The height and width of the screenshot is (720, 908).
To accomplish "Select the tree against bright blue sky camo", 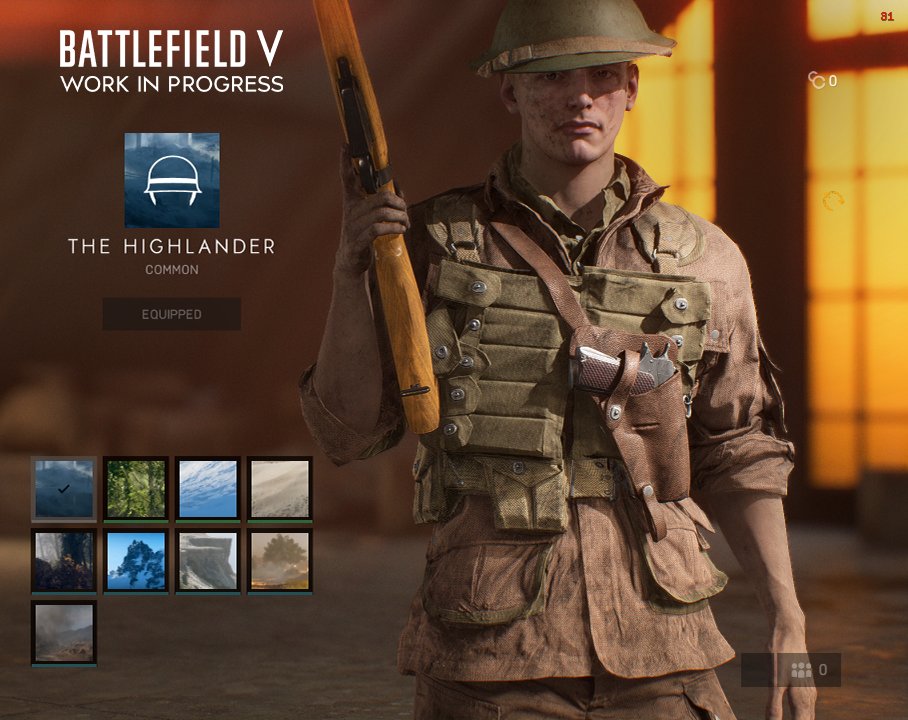I will click(x=136, y=561).
